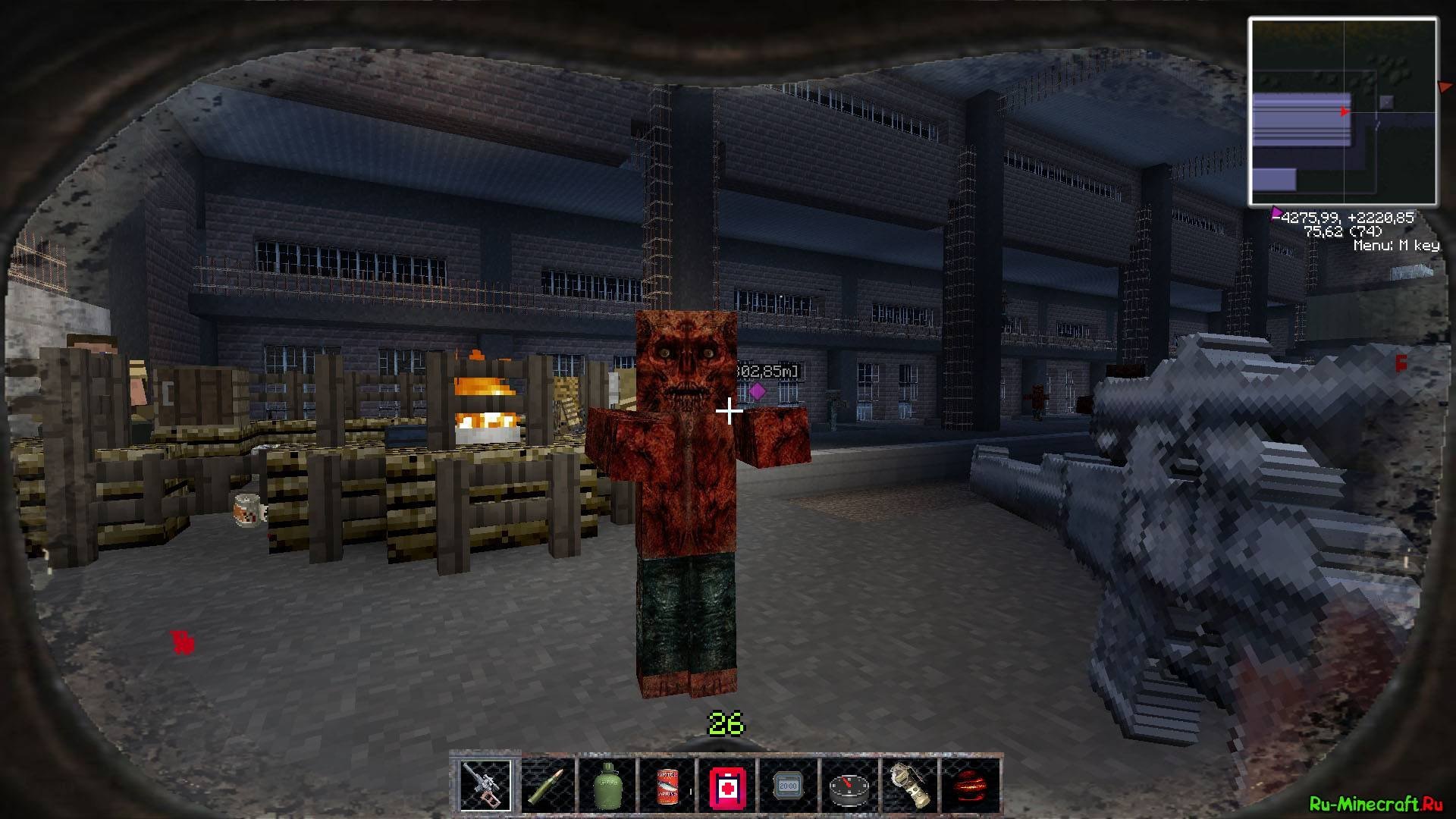The height and width of the screenshot is (819, 1456).
Task: Select the rifle bullet ammo slot
Action: point(545,786)
